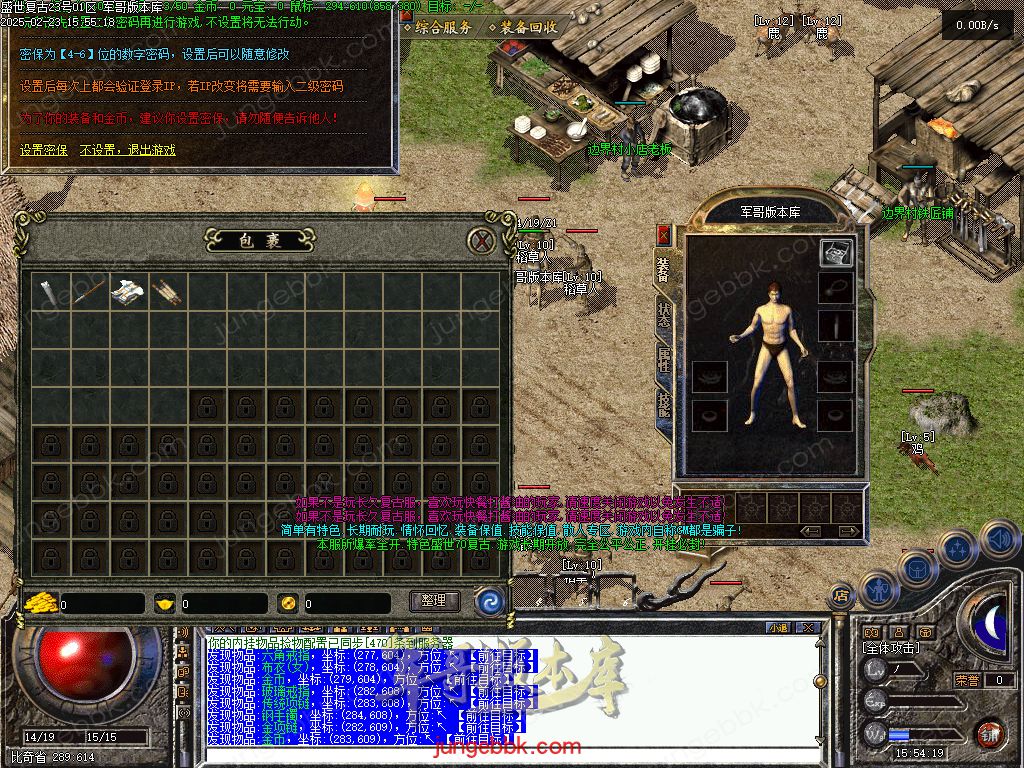The width and height of the screenshot is (1024, 768).
Task: Choose the 设置密保 link
Action: (x=44, y=150)
